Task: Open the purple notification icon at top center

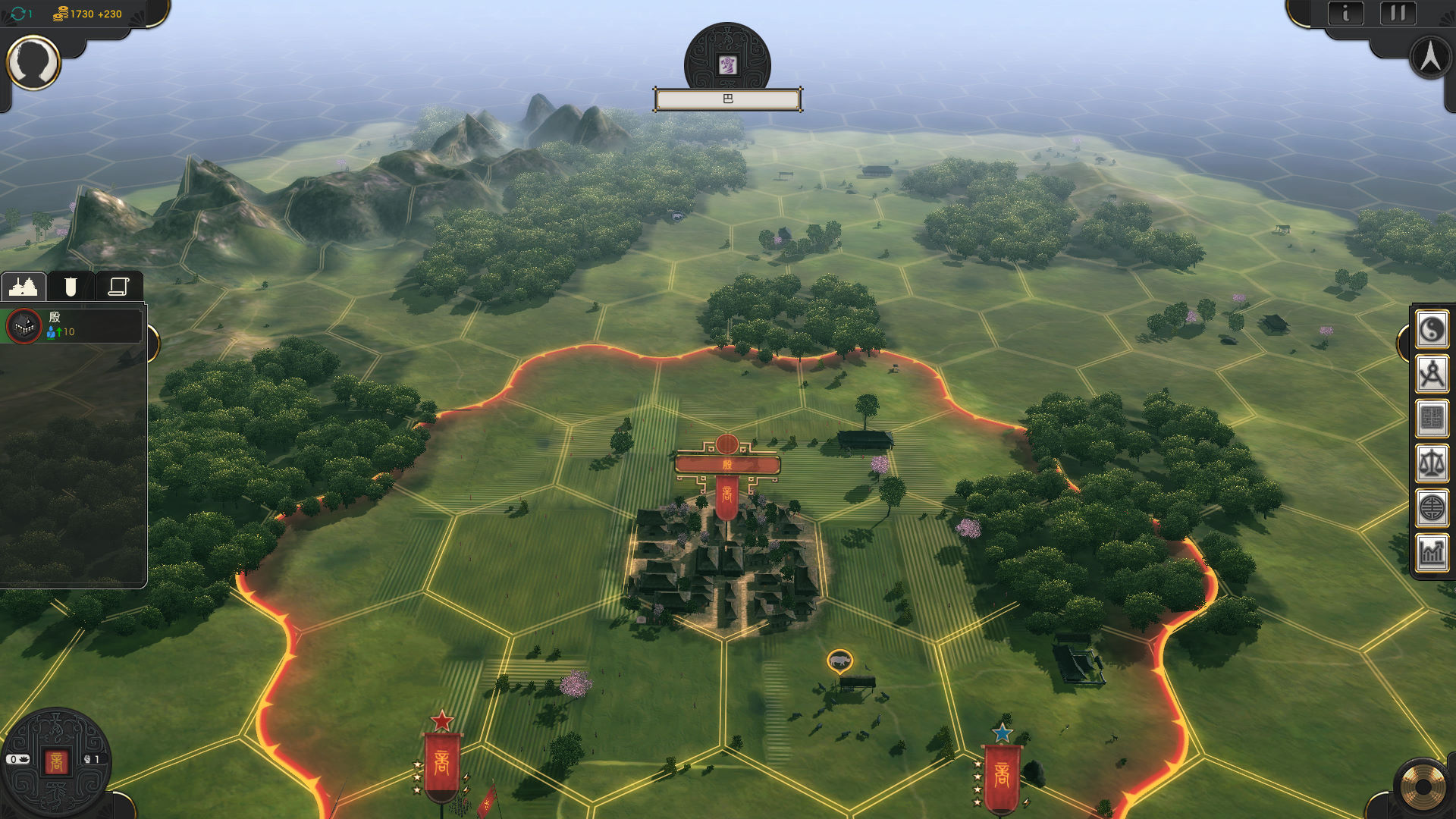Action: click(x=727, y=65)
